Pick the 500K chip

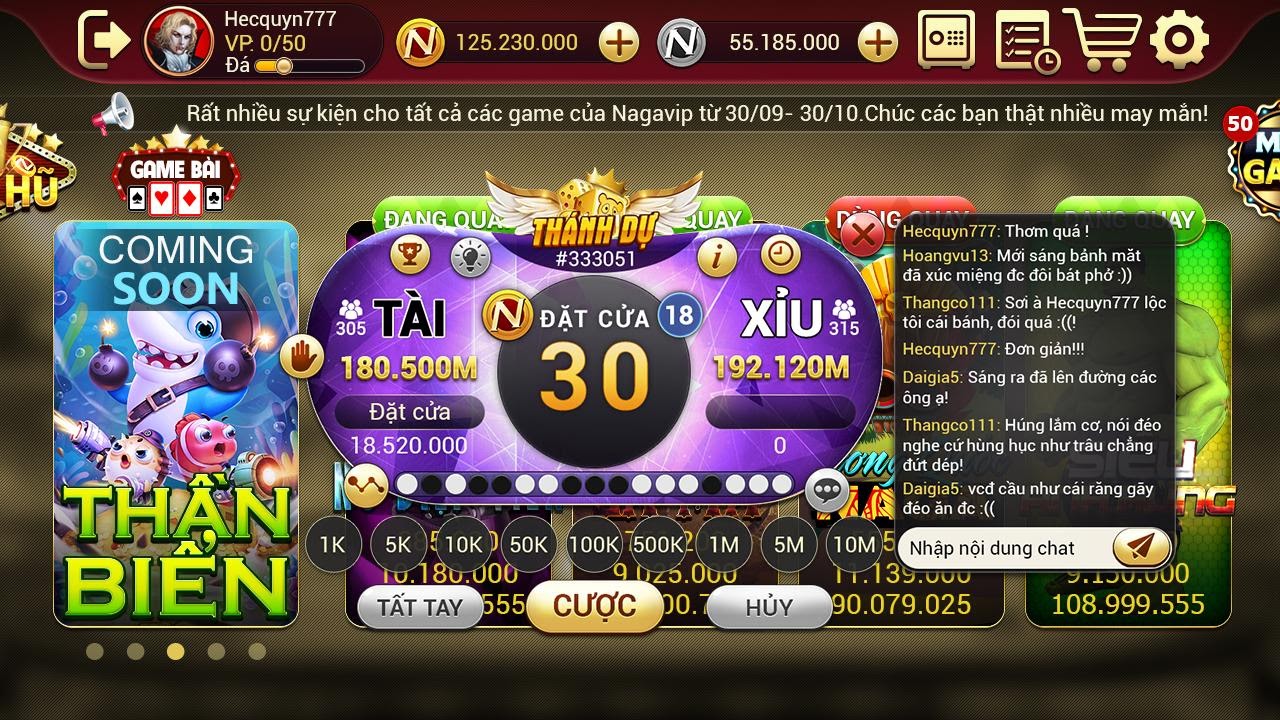[x=658, y=545]
